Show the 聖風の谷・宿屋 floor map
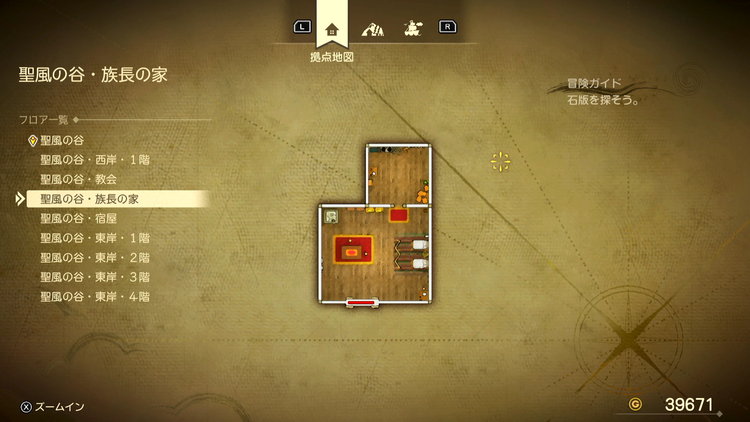Image resolution: width=750 pixels, height=422 pixels. tap(82, 218)
